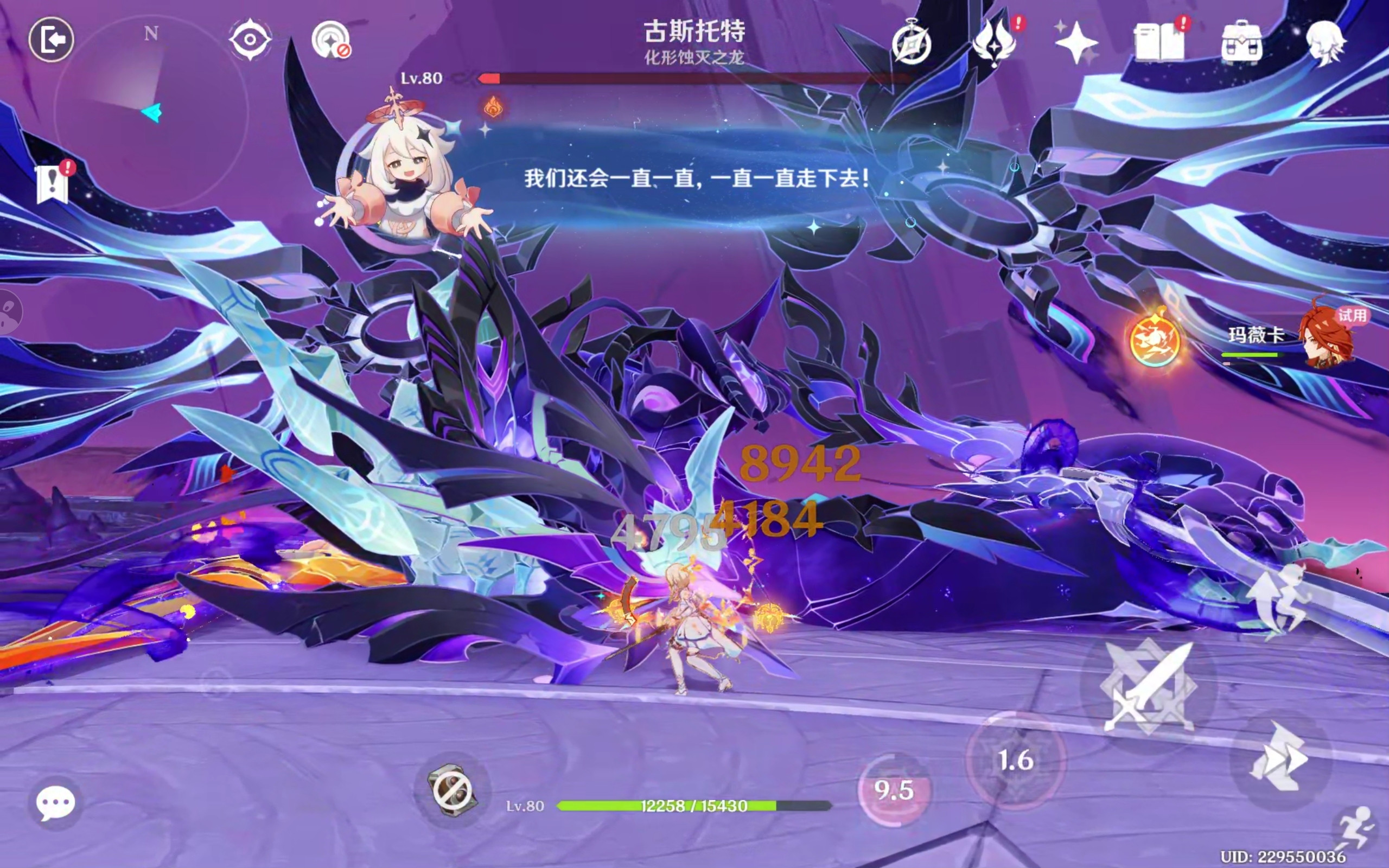Open the quest bookmark with alert
This screenshot has width=1389, height=868.
tap(53, 184)
